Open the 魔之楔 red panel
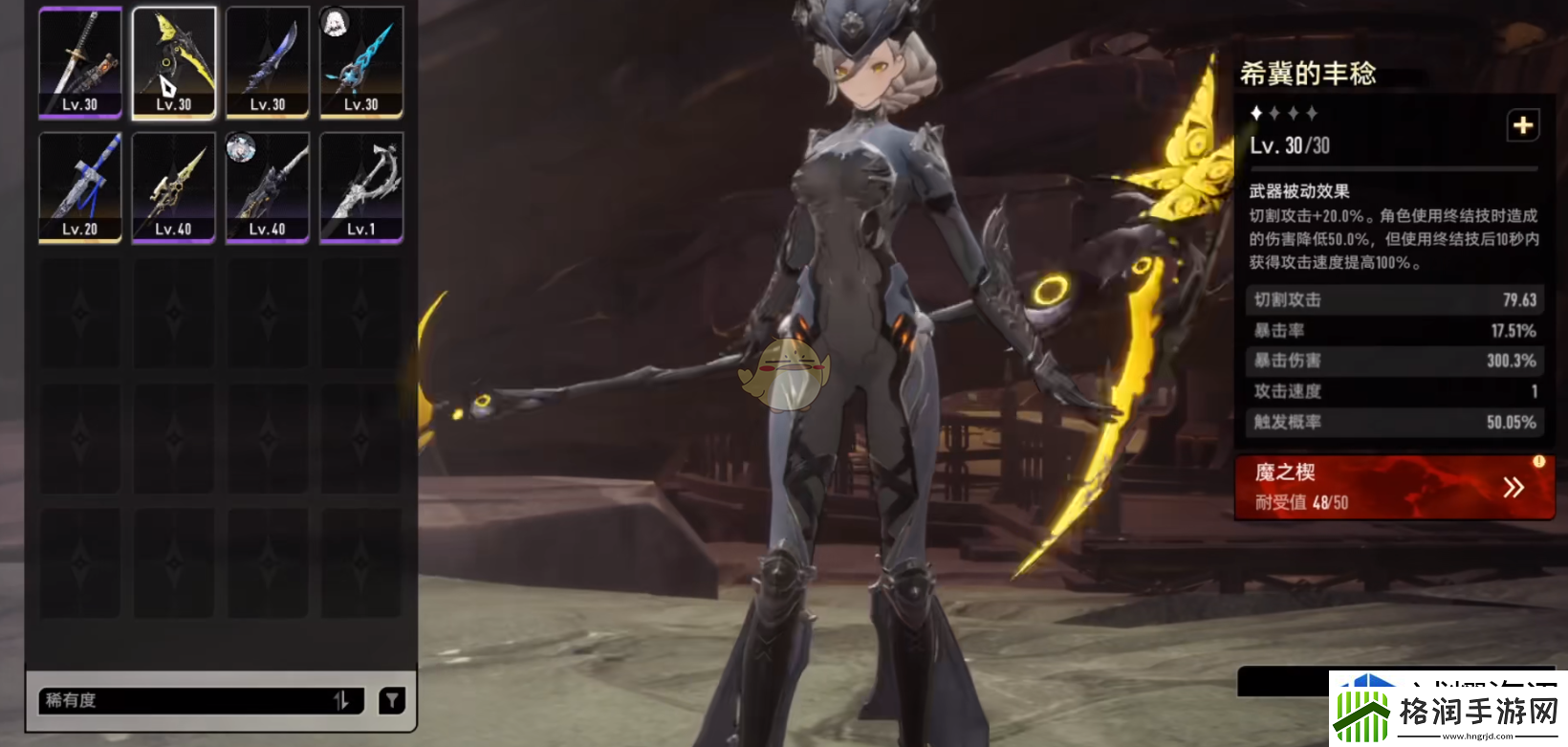 pos(1394,488)
